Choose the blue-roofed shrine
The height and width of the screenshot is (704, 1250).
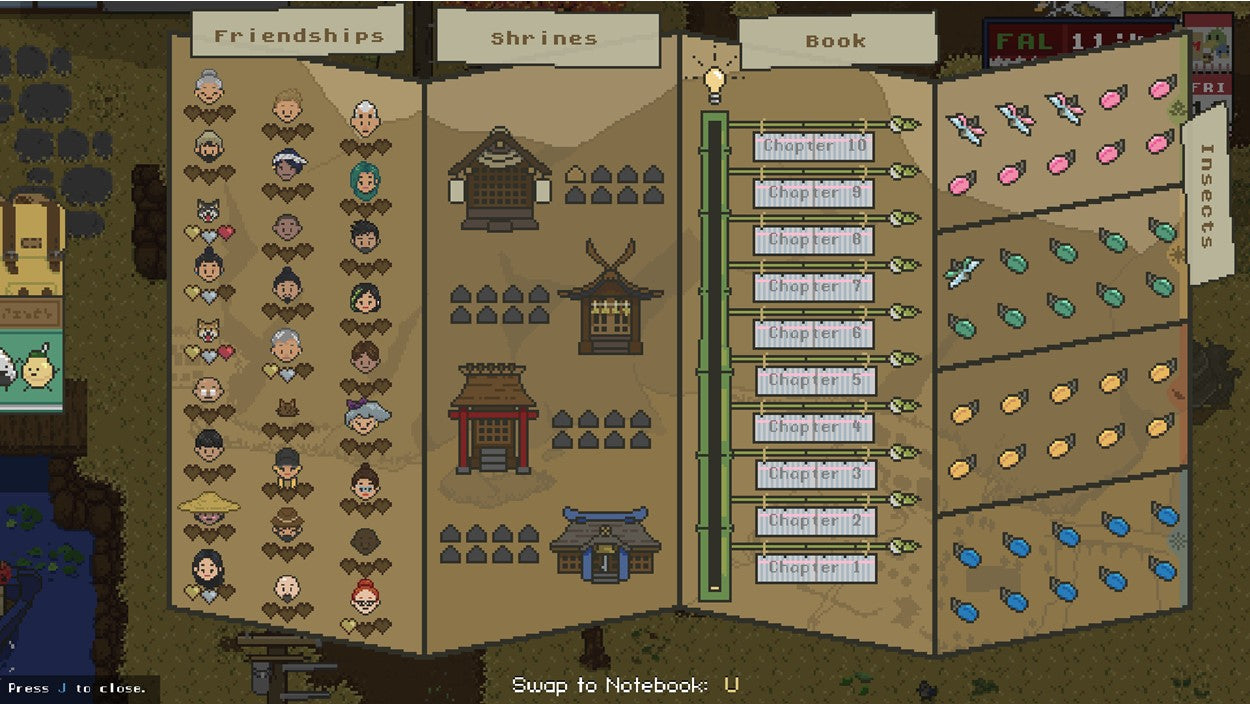(604, 544)
